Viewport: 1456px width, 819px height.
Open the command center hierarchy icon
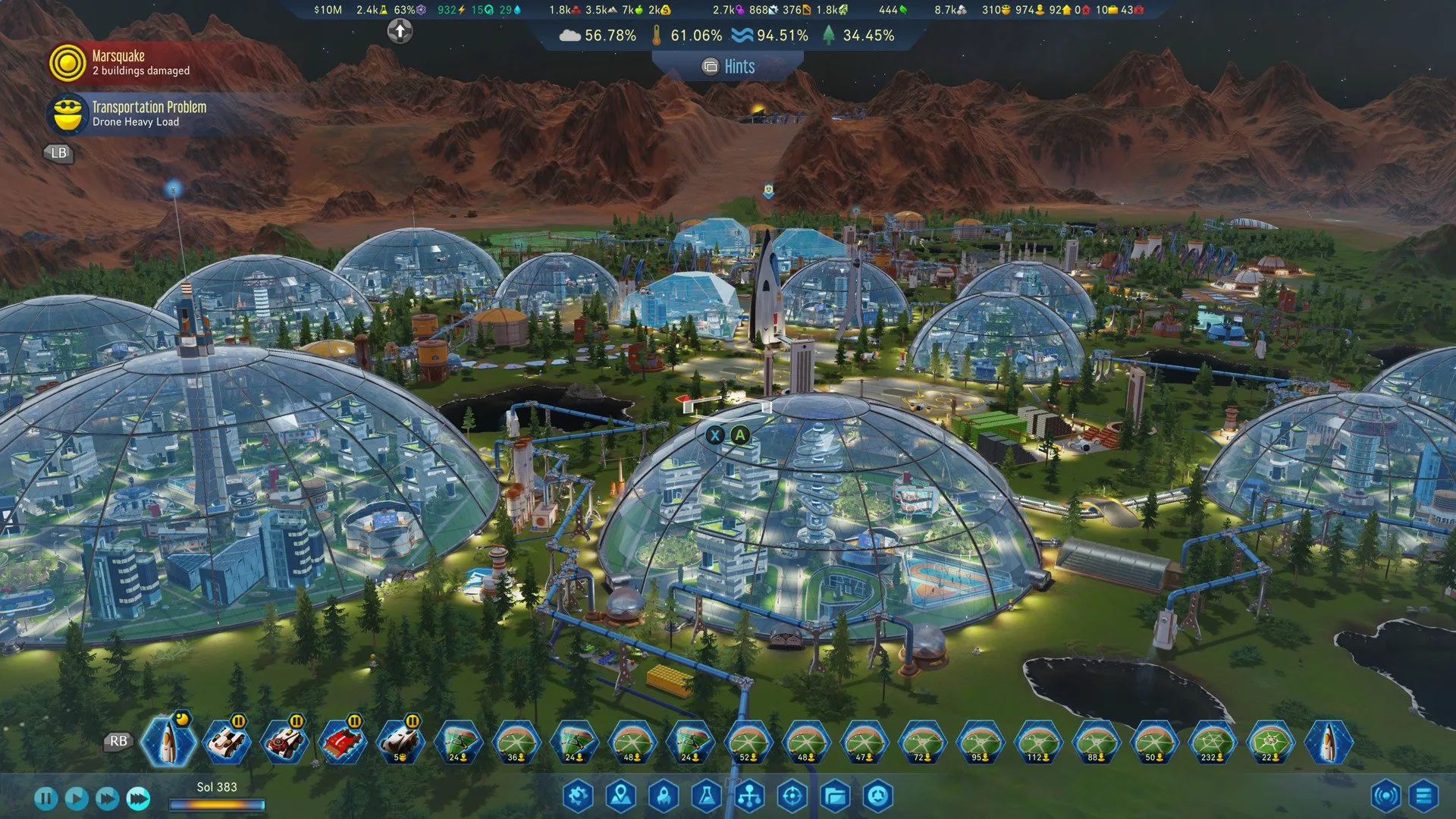[x=749, y=795]
